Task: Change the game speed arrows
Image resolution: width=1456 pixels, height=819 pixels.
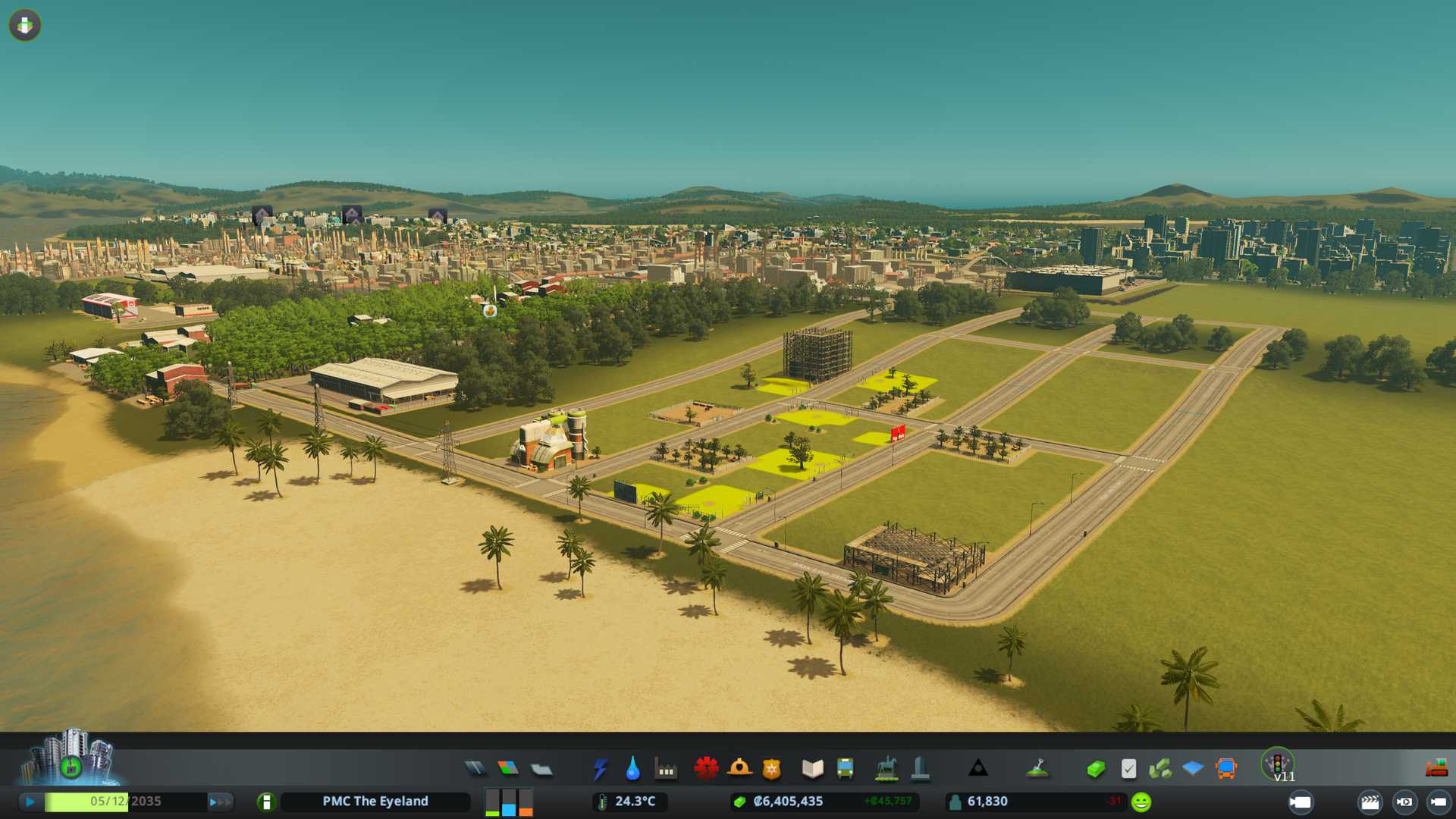Action: pos(220,802)
